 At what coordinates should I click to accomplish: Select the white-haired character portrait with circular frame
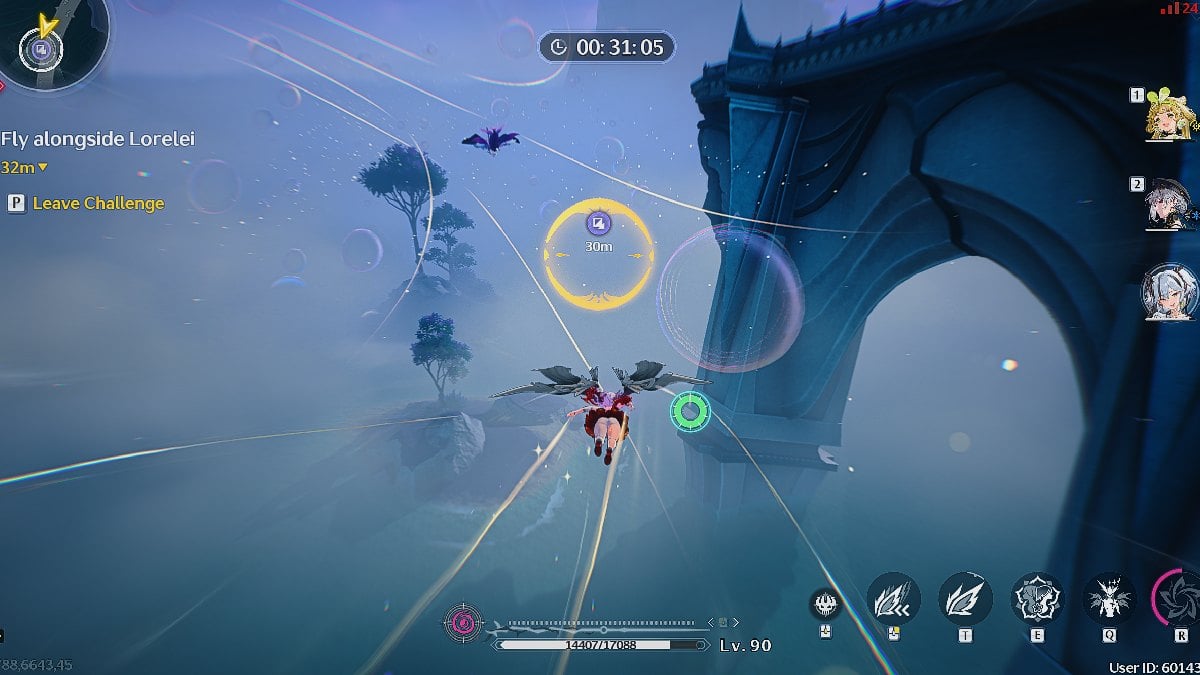point(1170,292)
